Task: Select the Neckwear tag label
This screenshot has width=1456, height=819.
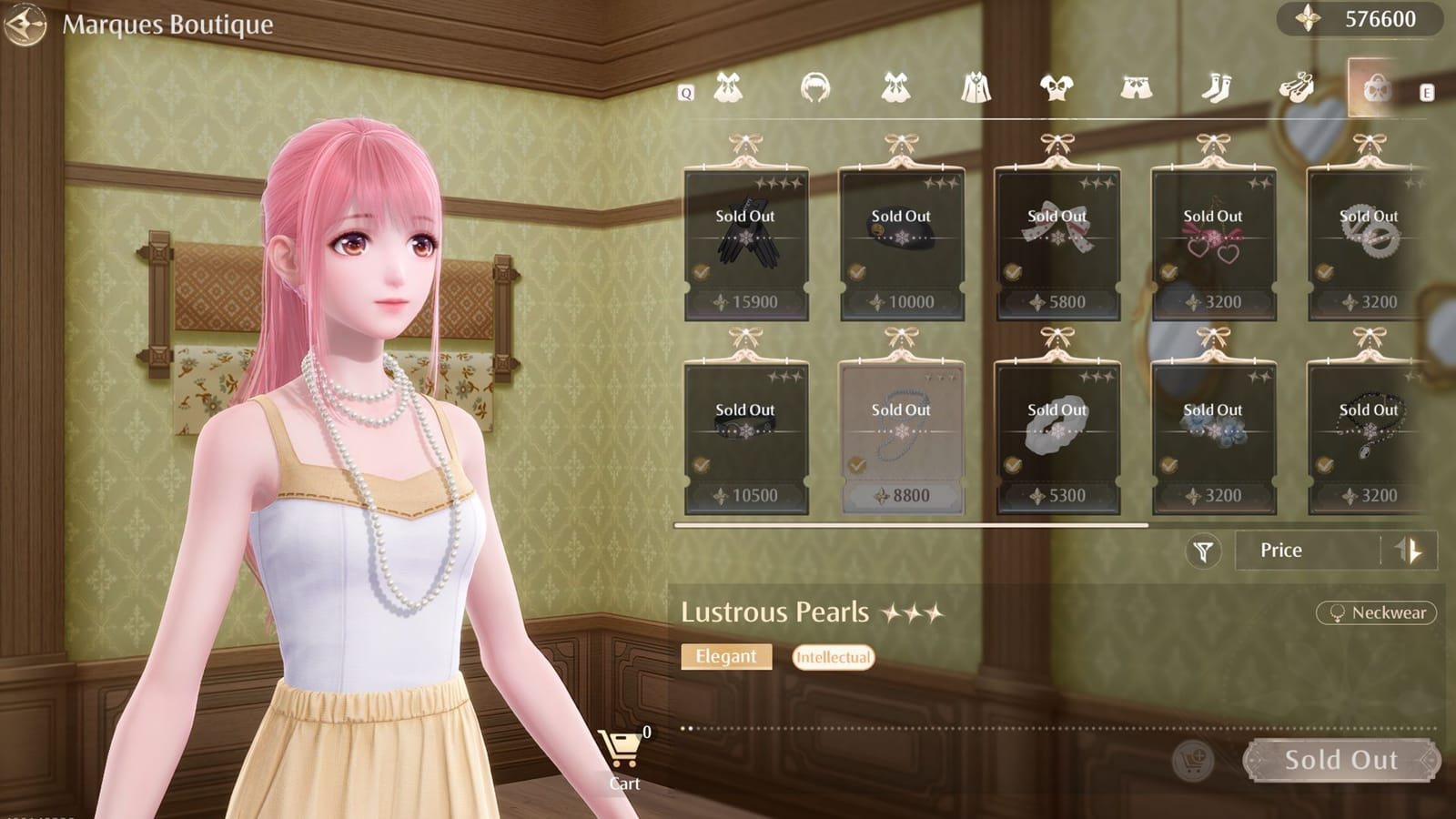Action: [1375, 614]
